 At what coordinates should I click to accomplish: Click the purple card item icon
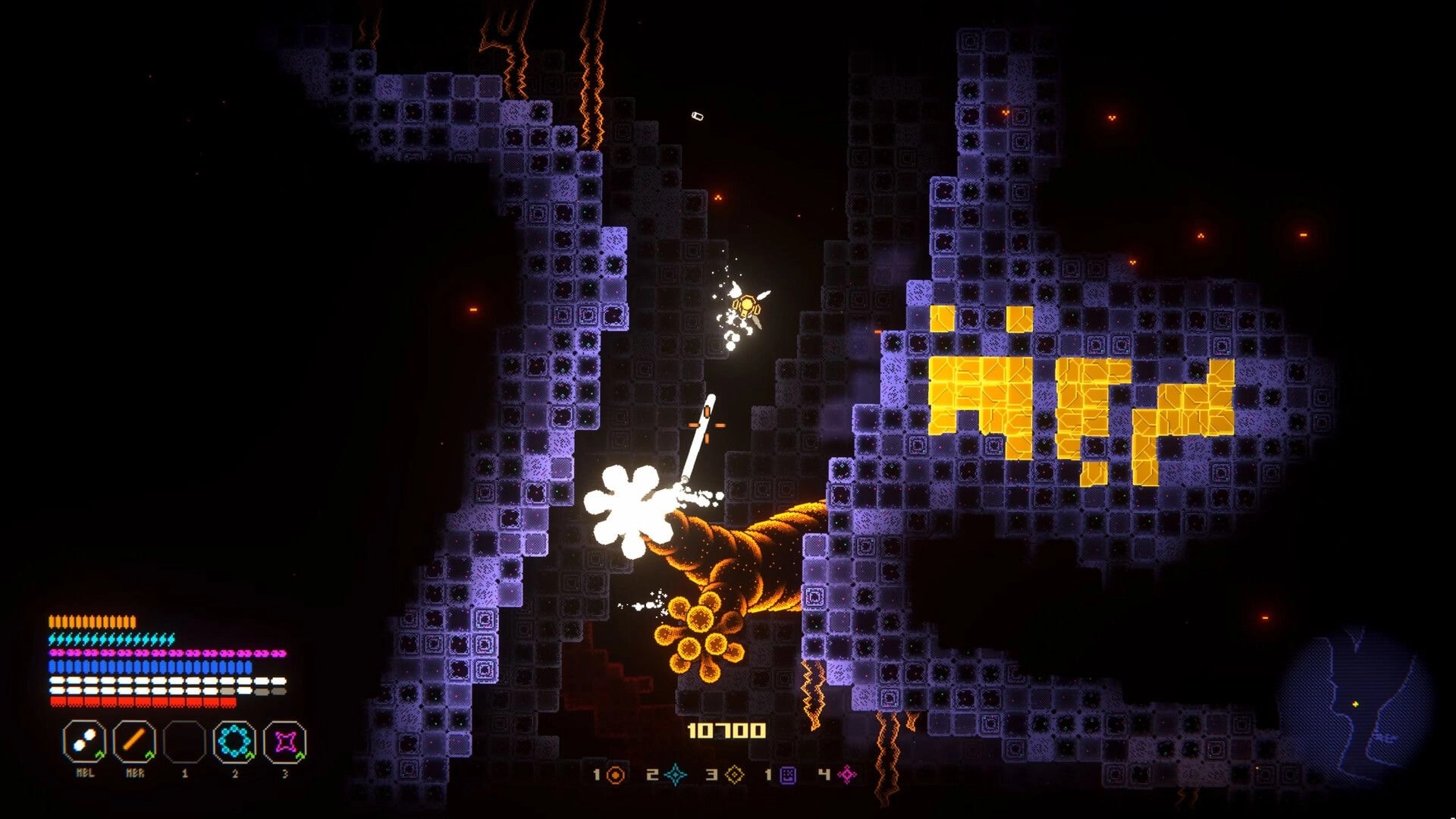click(786, 775)
